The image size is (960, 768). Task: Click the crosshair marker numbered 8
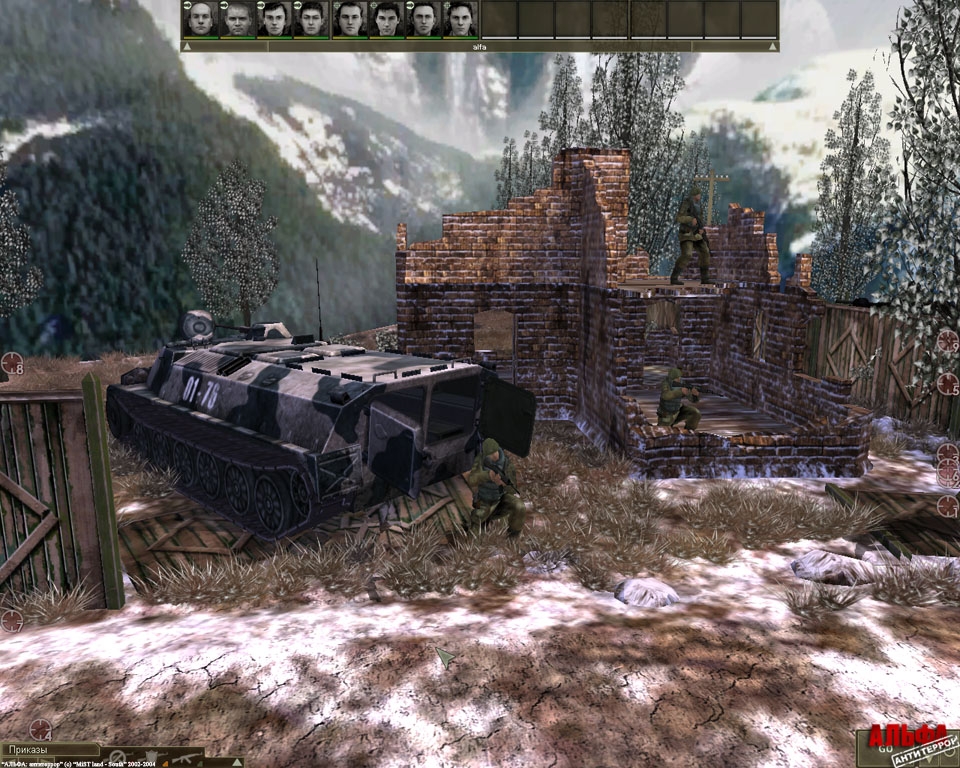click(12, 363)
